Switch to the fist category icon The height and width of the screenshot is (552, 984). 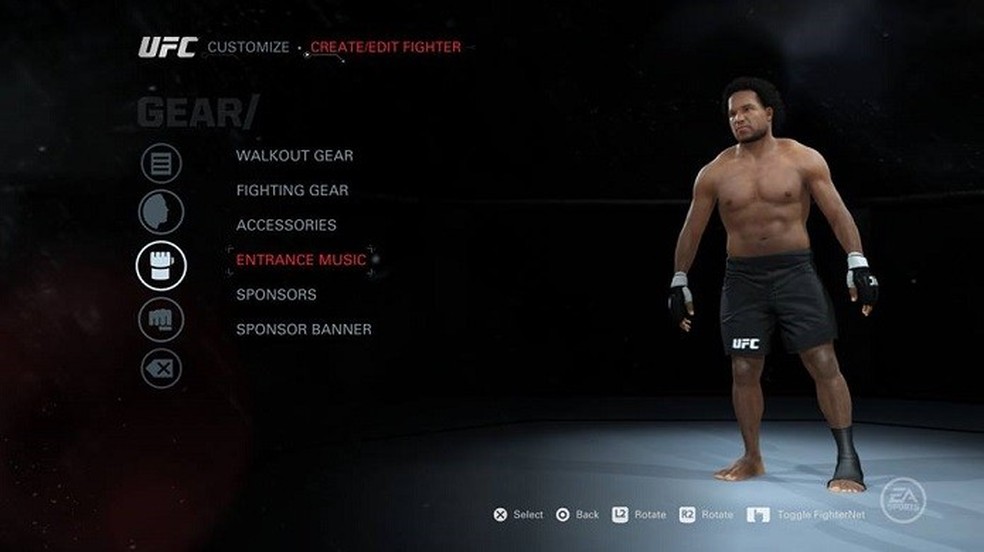pyautogui.click(x=161, y=319)
